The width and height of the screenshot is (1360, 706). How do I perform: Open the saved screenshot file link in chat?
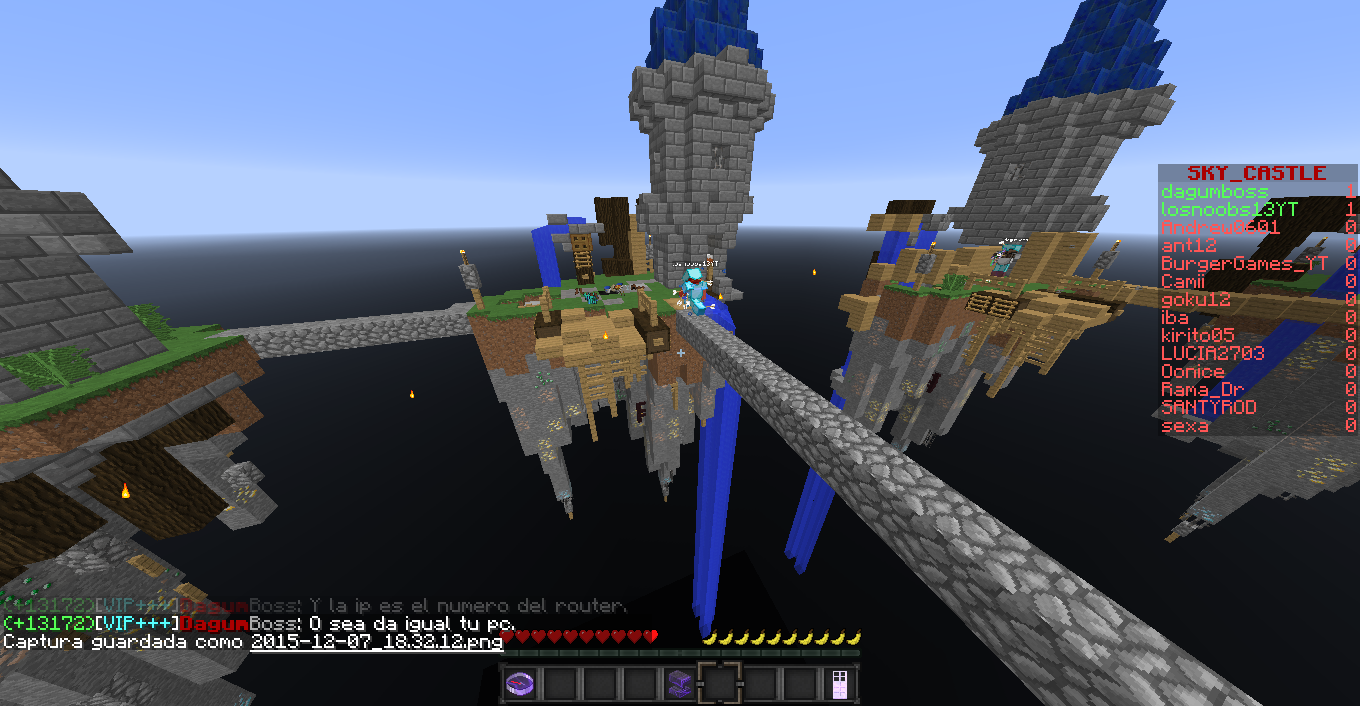click(x=376, y=642)
